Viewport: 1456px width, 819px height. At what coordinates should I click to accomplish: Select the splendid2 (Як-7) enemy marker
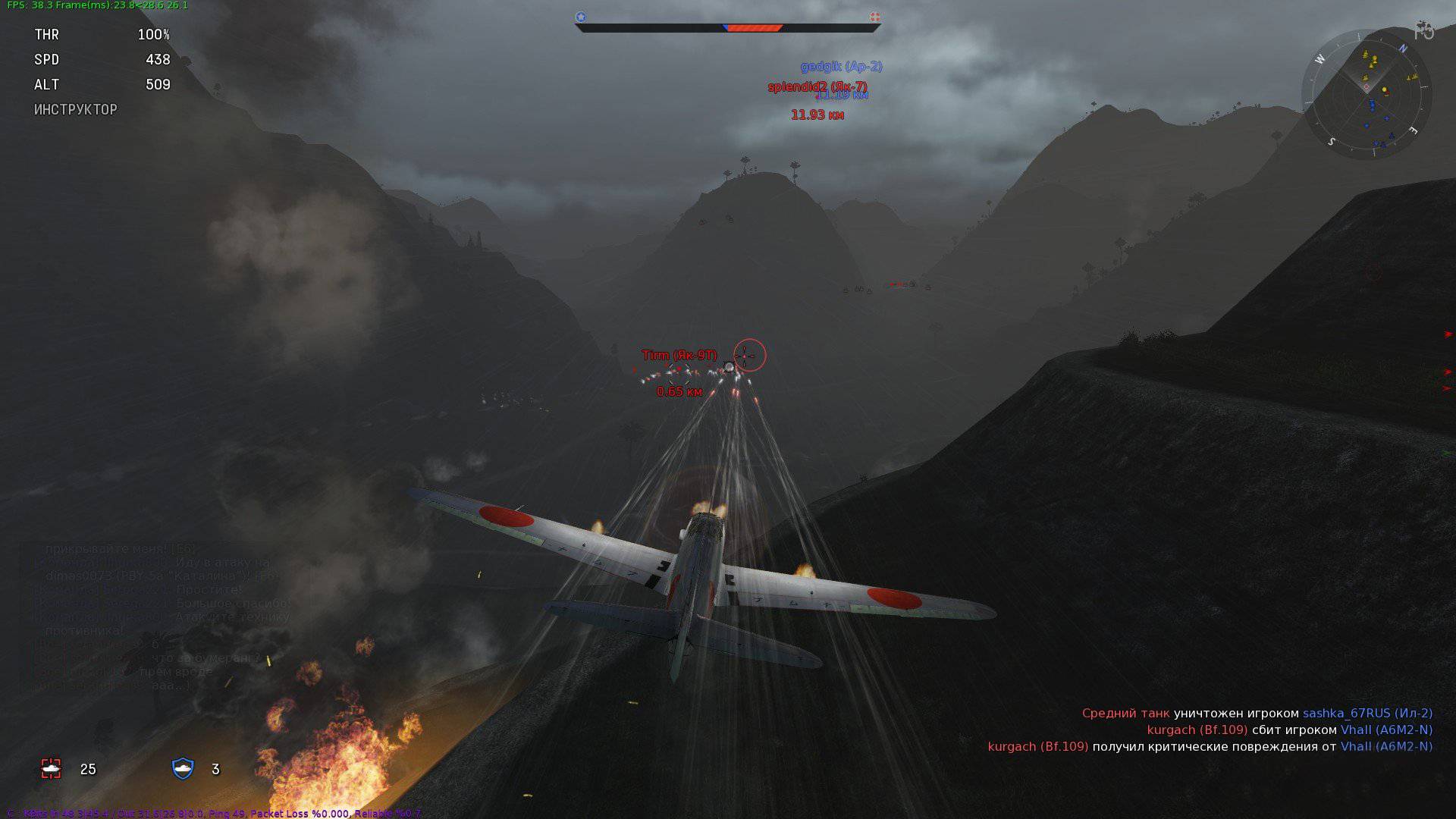(817, 87)
